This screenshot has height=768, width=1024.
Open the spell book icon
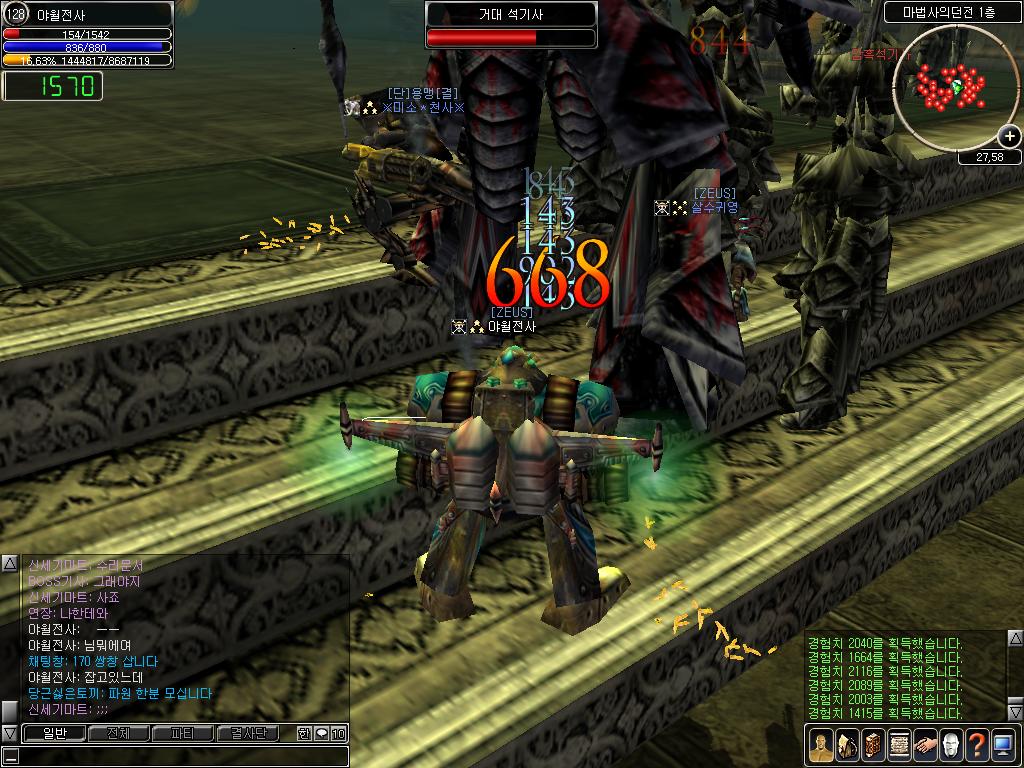coord(872,745)
